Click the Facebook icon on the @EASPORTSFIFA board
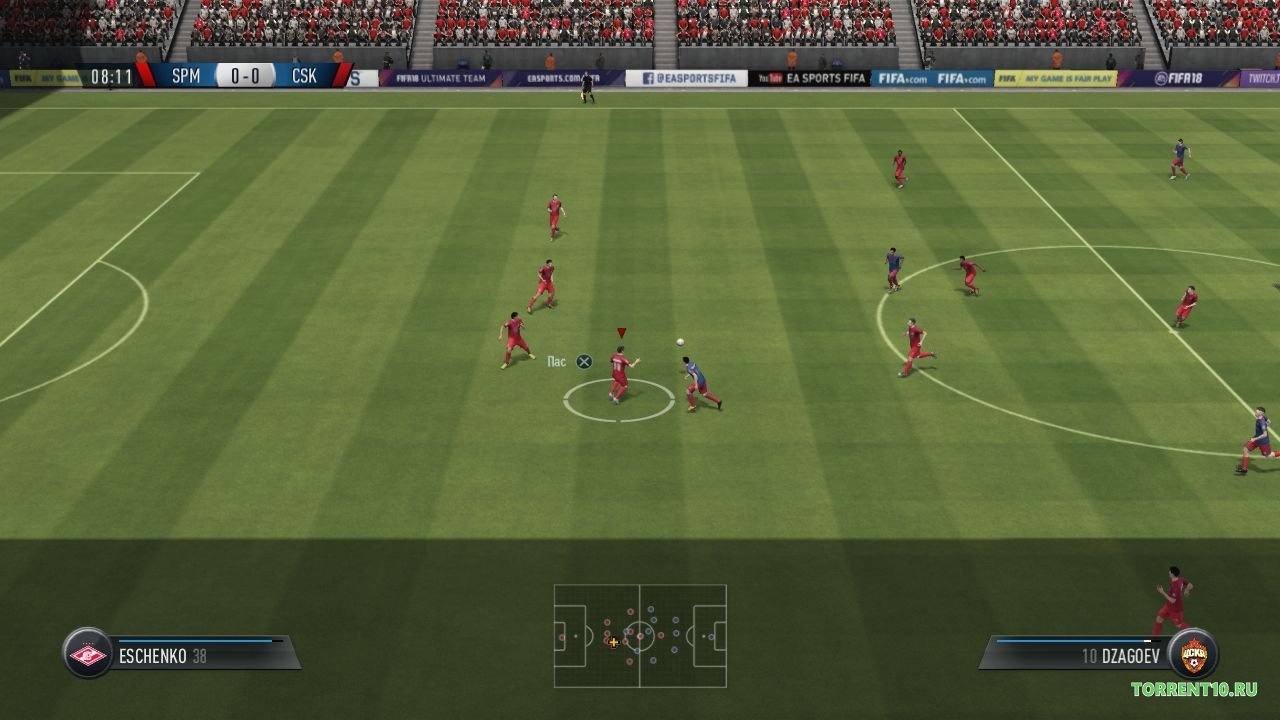The image size is (1280, 720). (651, 76)
